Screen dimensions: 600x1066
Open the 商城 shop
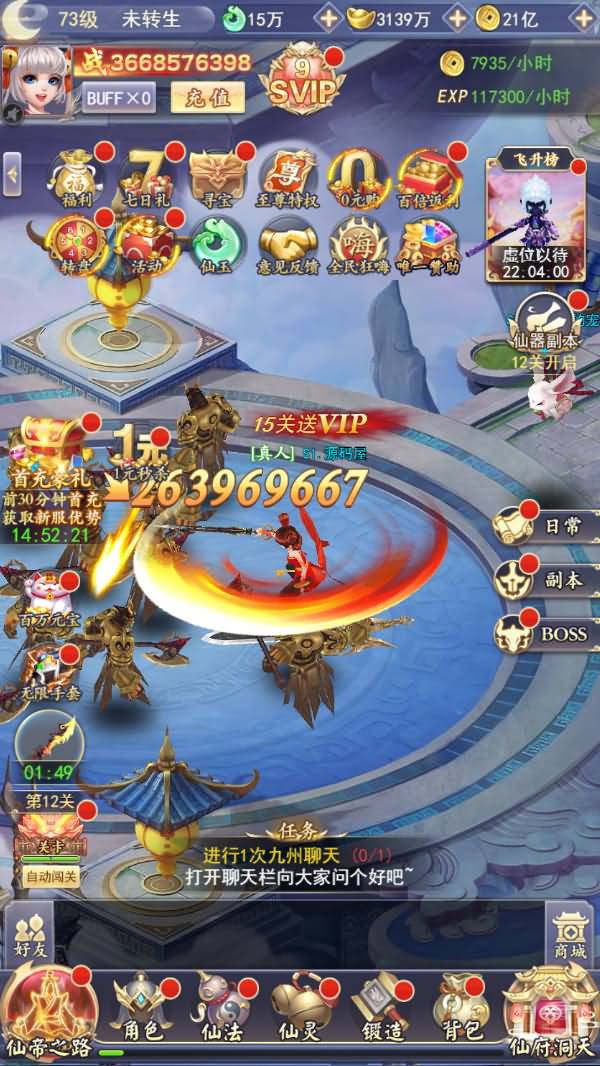tap(571, 935)
